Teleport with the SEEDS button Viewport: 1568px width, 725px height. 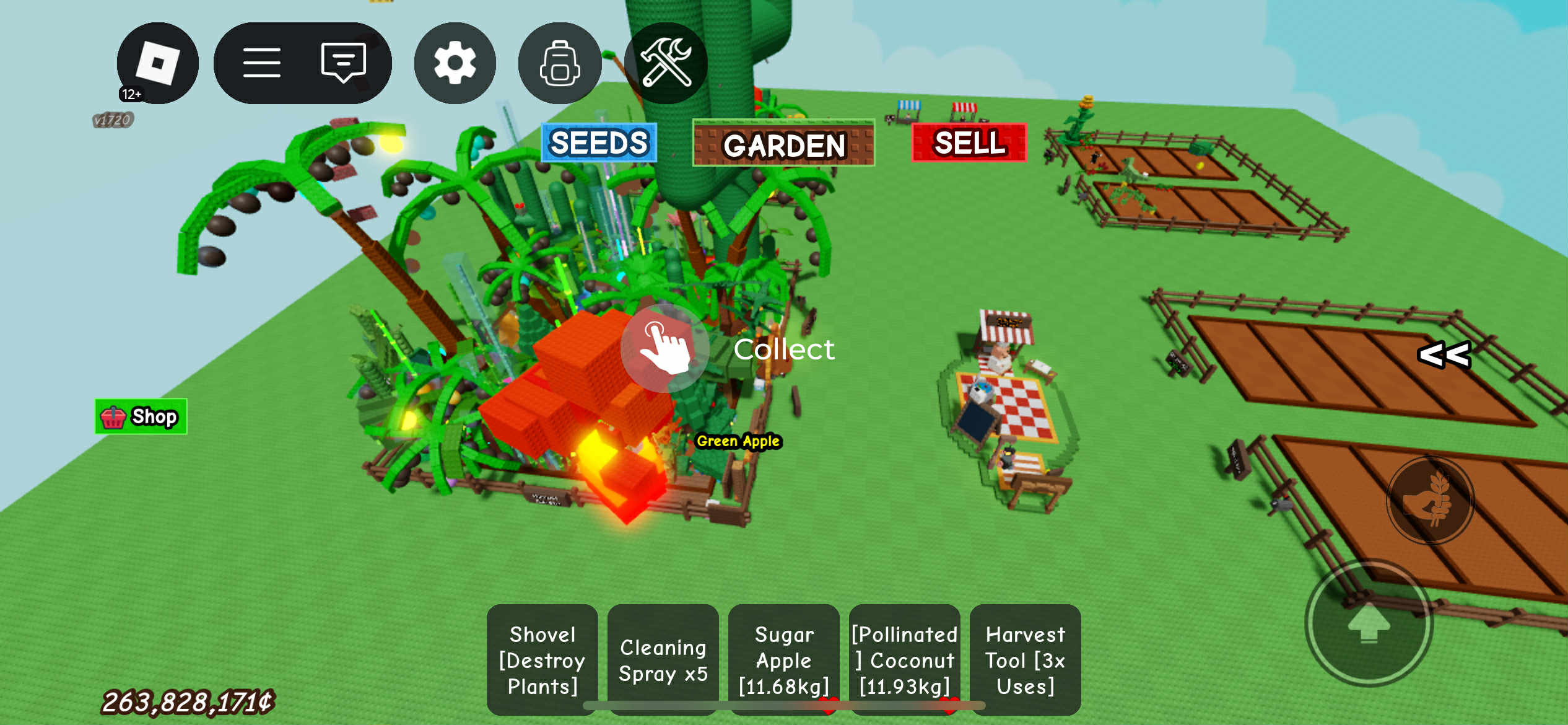[599, 143]
